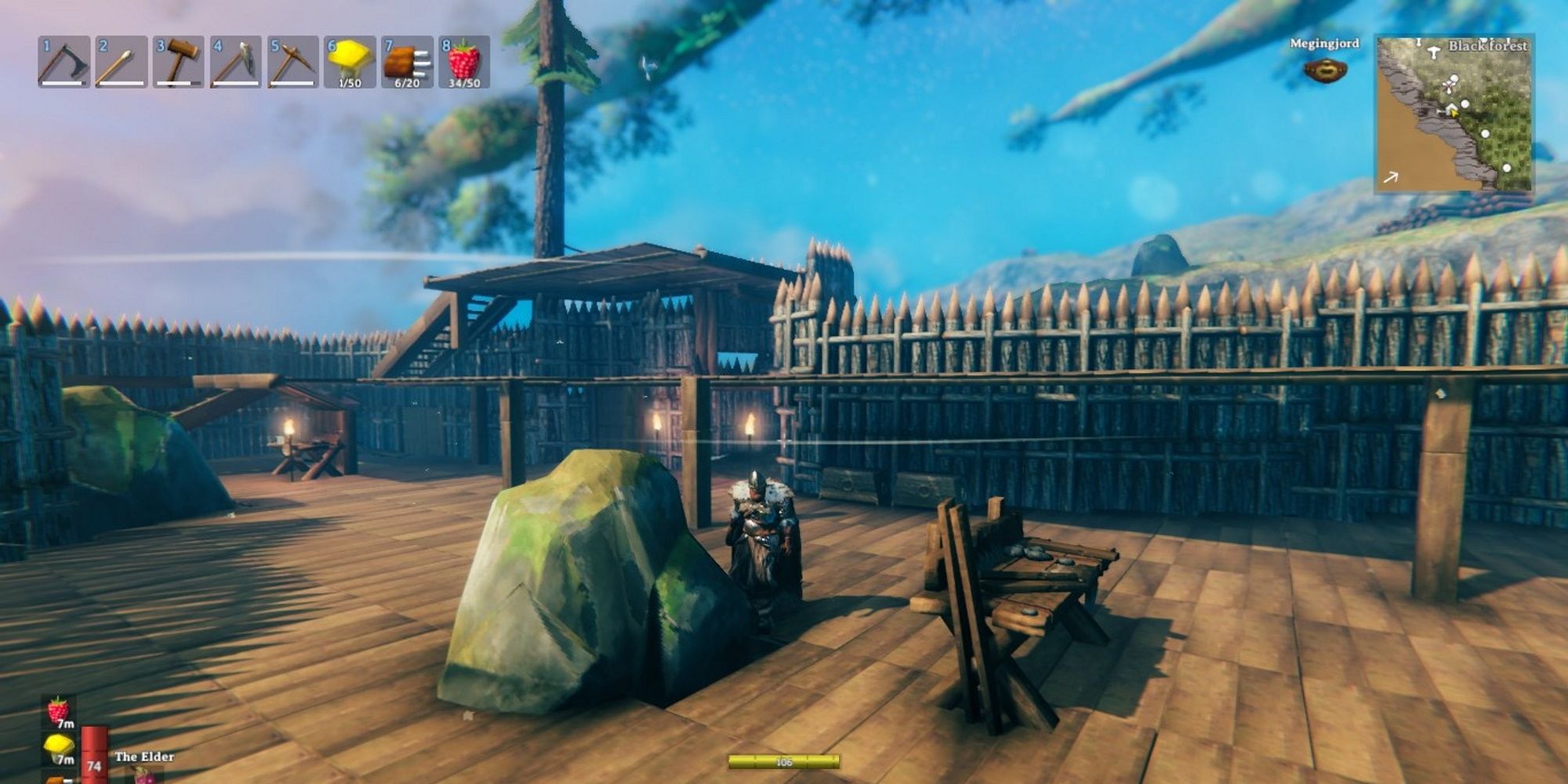
Task: Click the player arrow marker on the minimap
Action: coord(1454,114)
